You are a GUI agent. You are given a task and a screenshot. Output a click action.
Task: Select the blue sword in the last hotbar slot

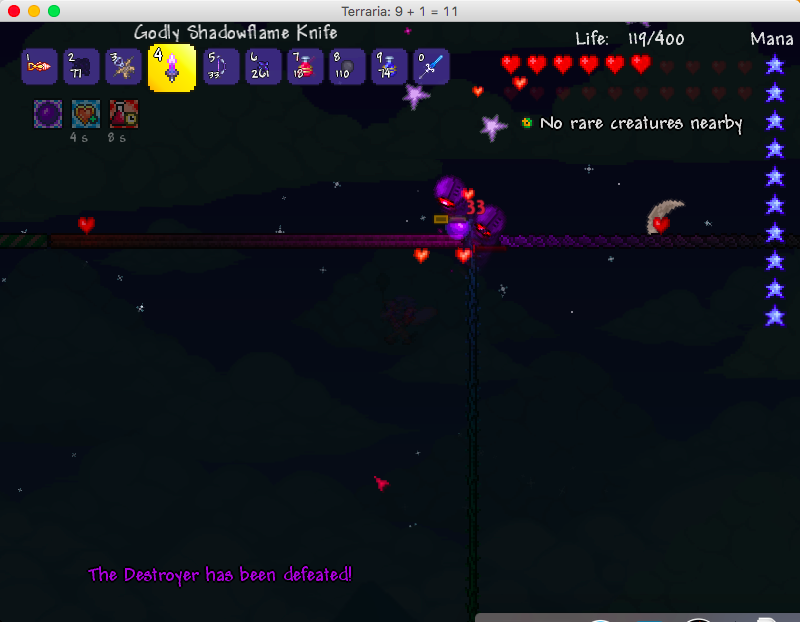coord(431,68)
